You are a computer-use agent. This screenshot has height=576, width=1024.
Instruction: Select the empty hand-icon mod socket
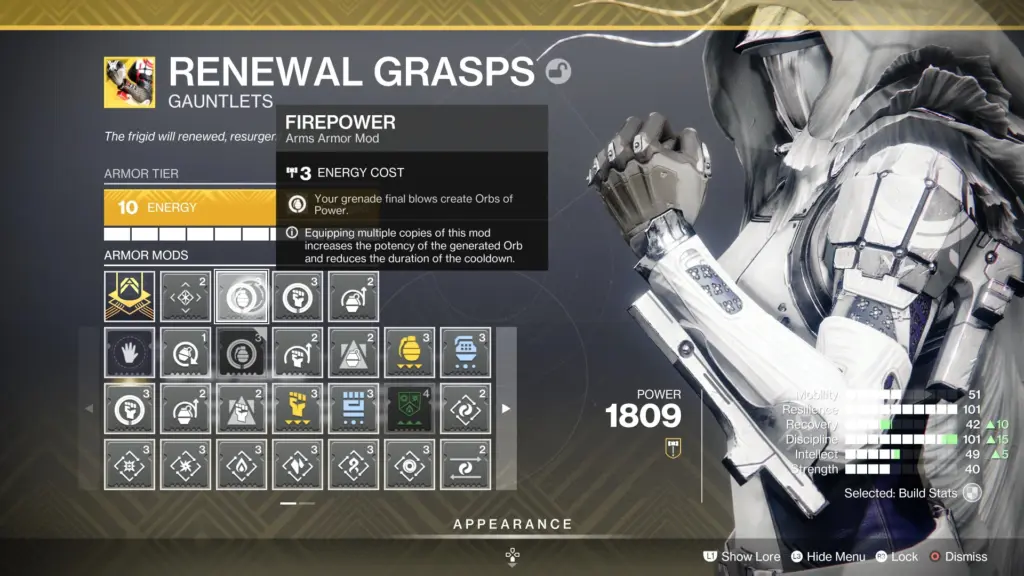click(x=130, y=353)
